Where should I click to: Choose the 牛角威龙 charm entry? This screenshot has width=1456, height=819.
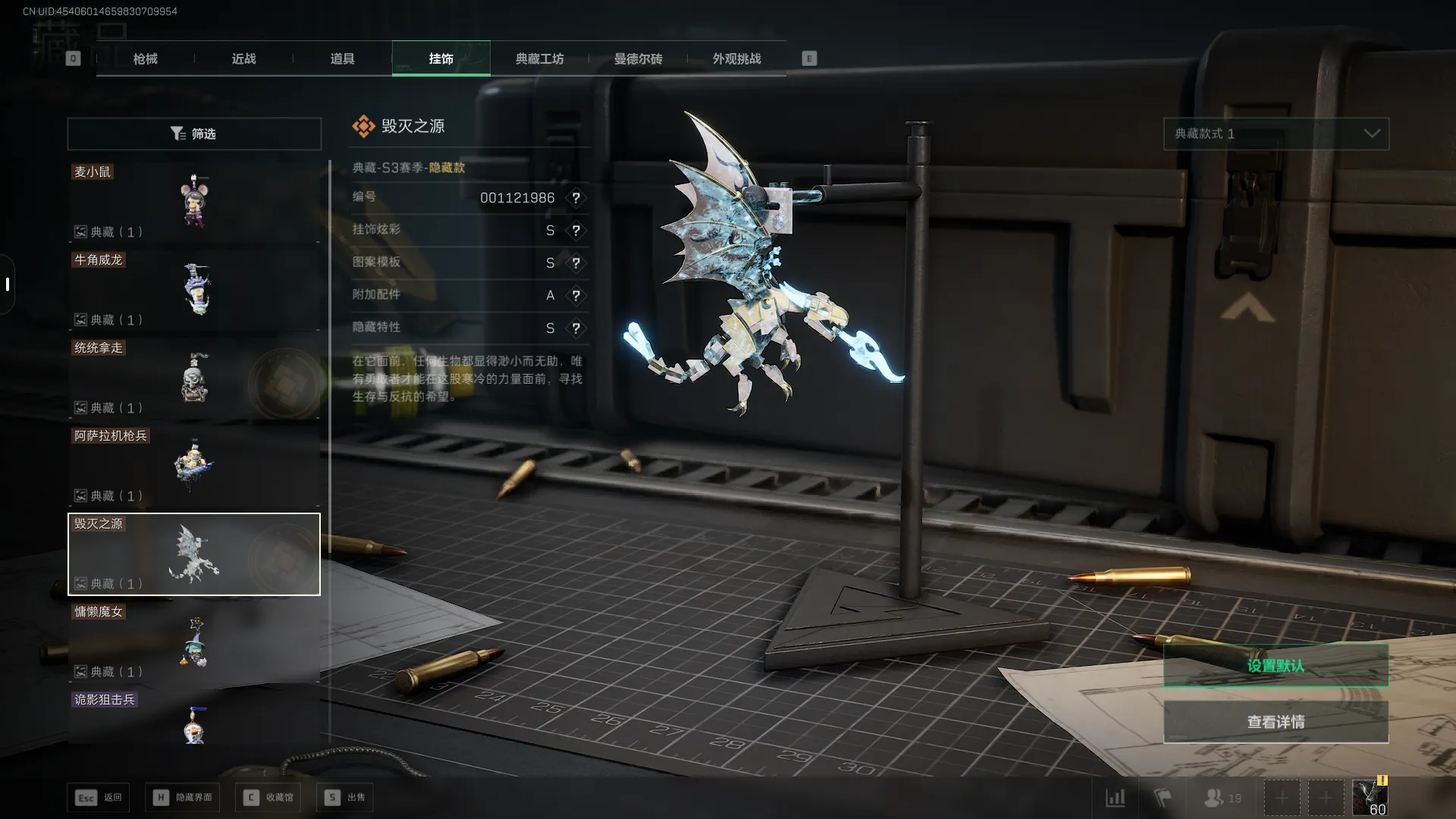(x=194, y=290)
